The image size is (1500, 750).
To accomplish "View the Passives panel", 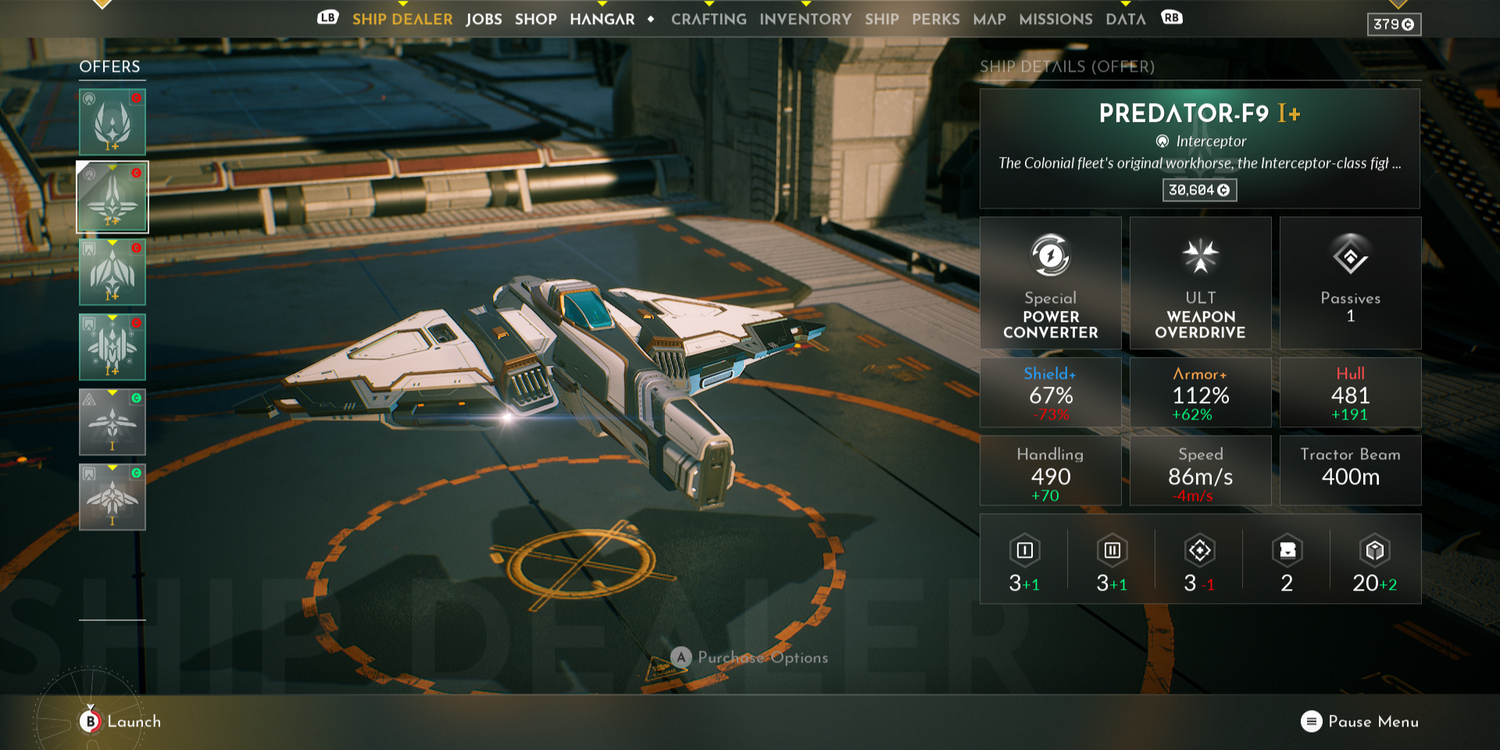I will click(x=1350, y=283).
